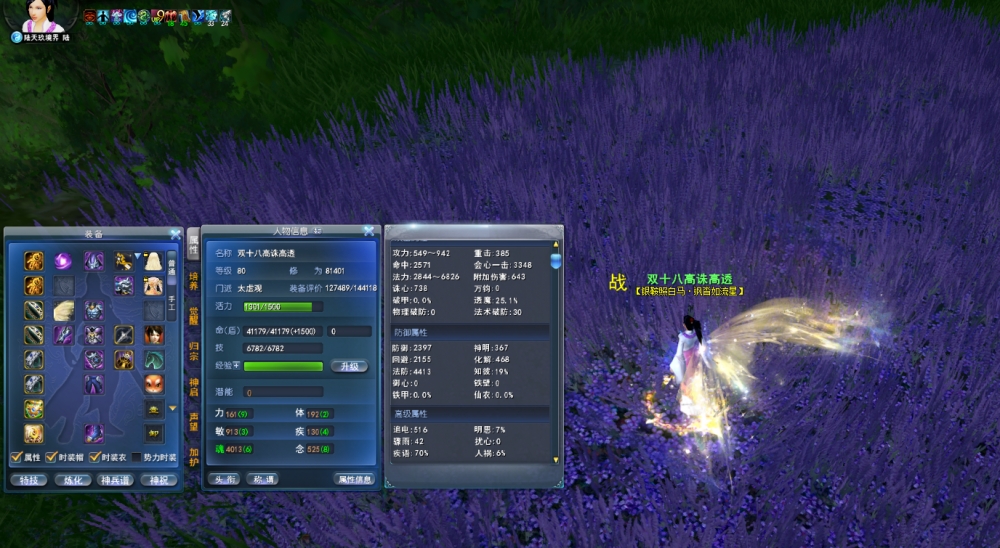Click the 升级 level-up button
Screen dimensions: 1000x548
tap(349, 367)
